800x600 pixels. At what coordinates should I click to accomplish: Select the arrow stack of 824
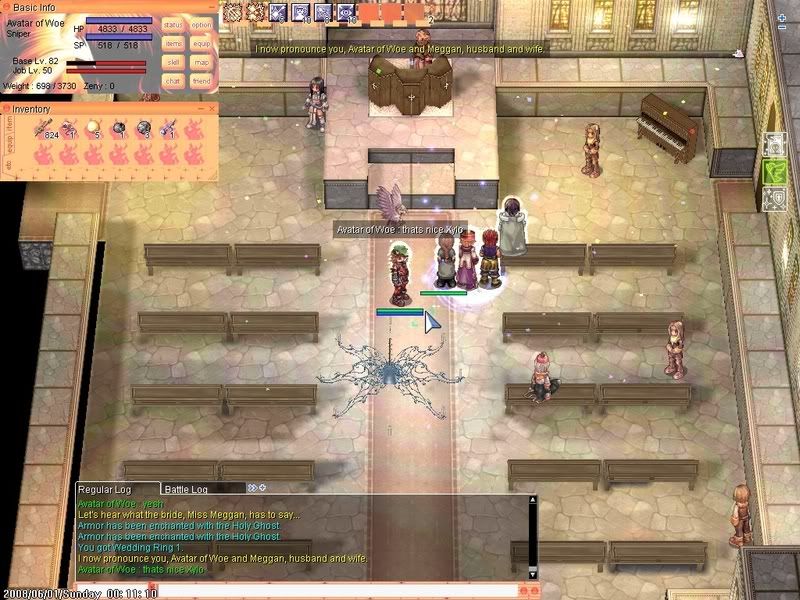coord(46,129)
